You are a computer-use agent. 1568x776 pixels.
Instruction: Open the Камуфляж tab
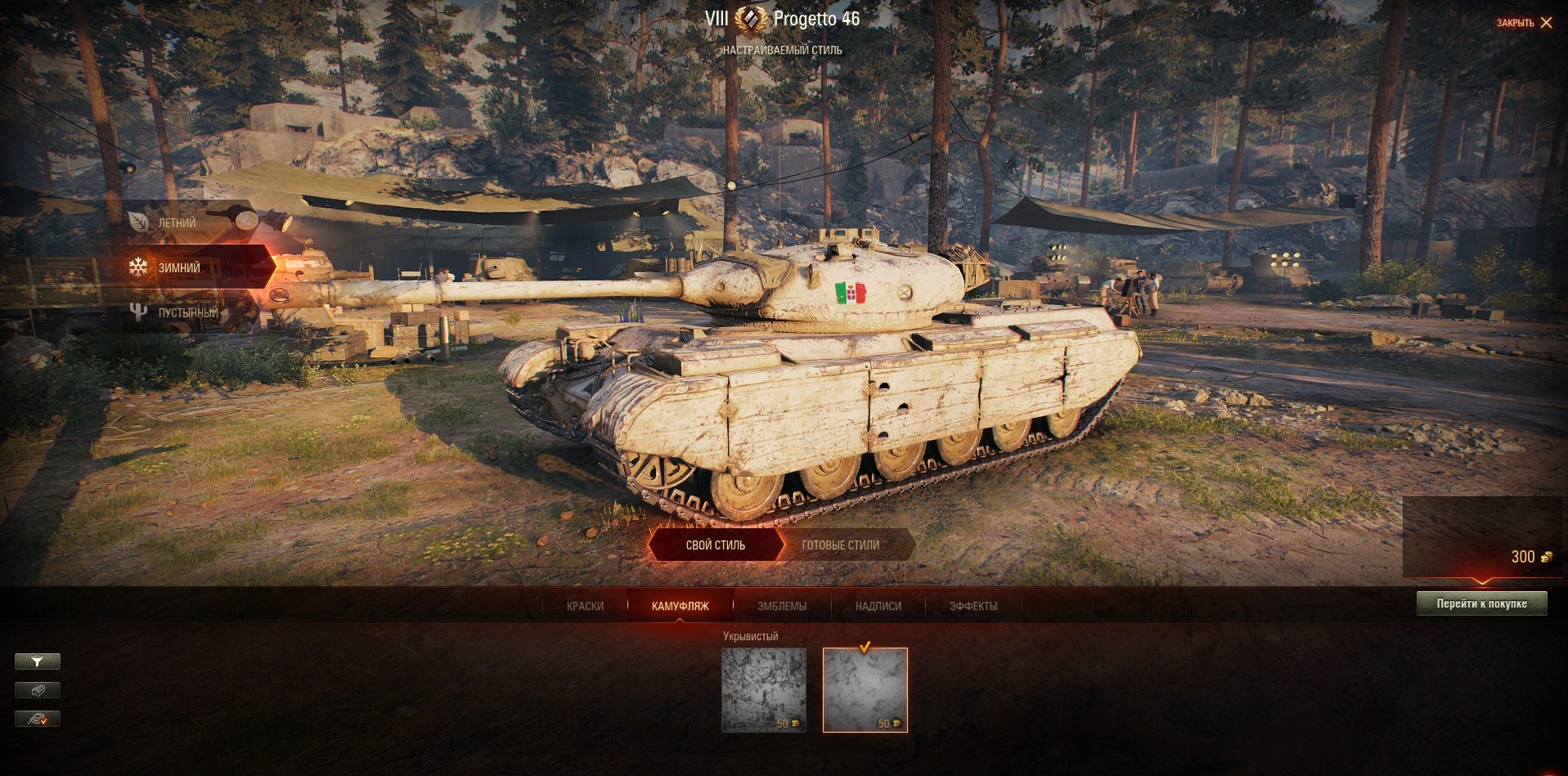(x=680, y=606)
